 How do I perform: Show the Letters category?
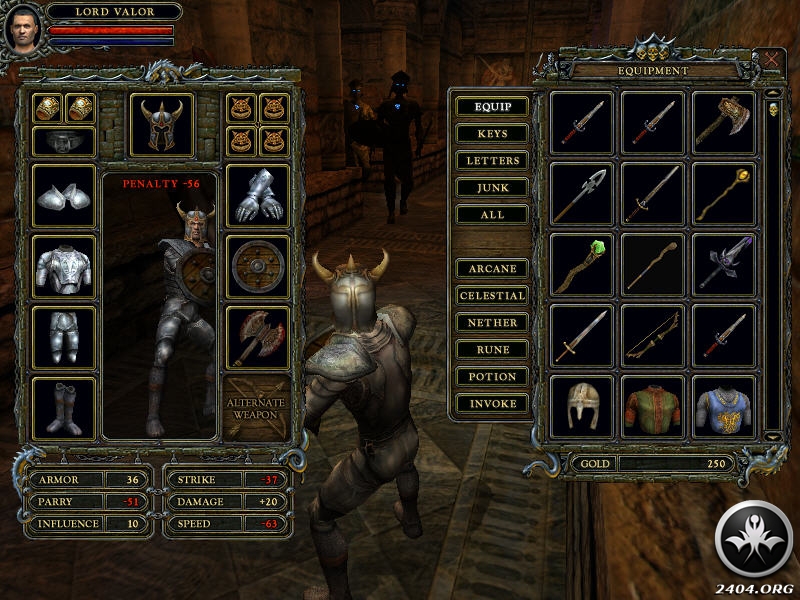(492, 160)
